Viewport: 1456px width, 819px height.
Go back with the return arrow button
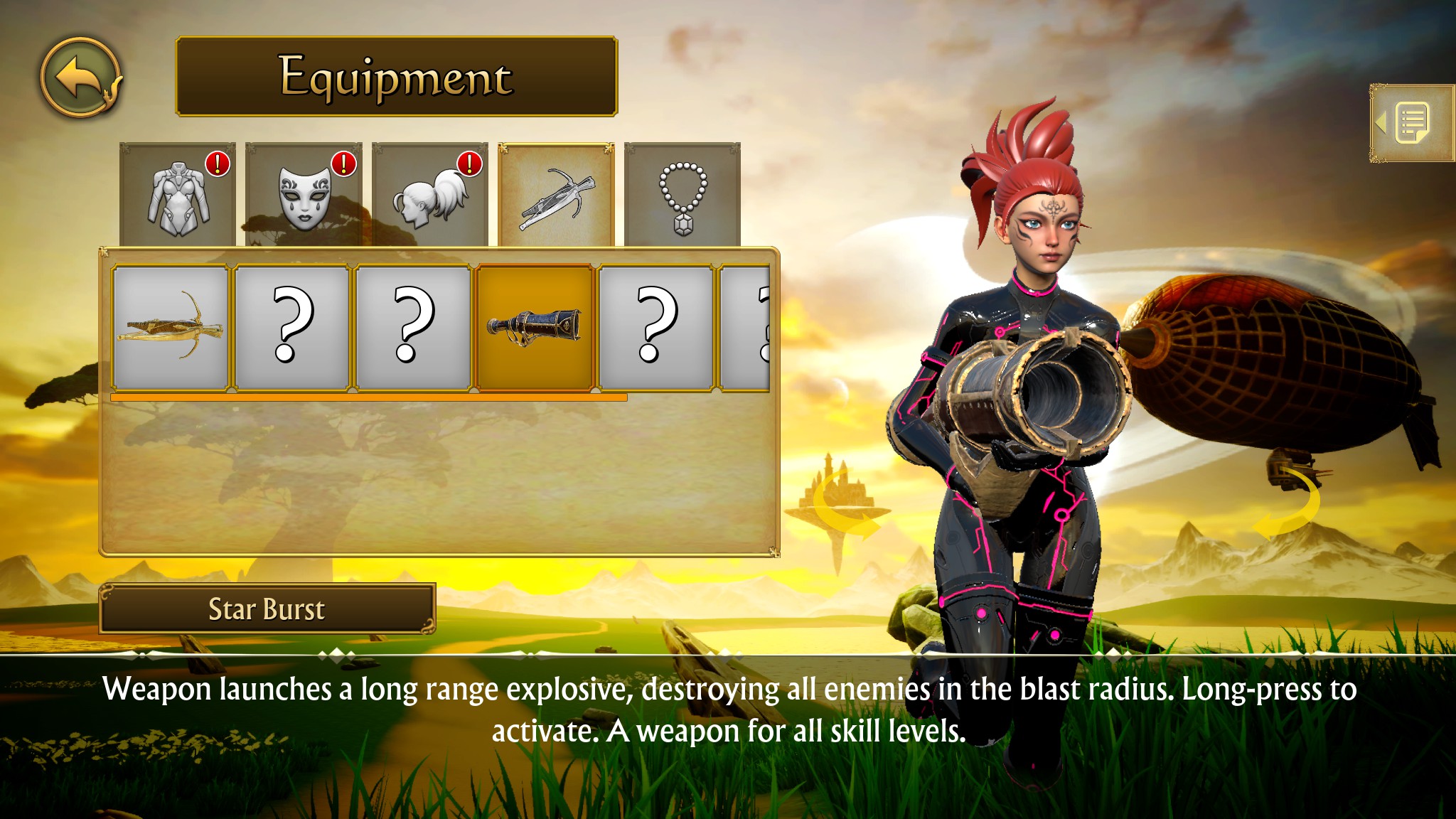coord(80,77)
